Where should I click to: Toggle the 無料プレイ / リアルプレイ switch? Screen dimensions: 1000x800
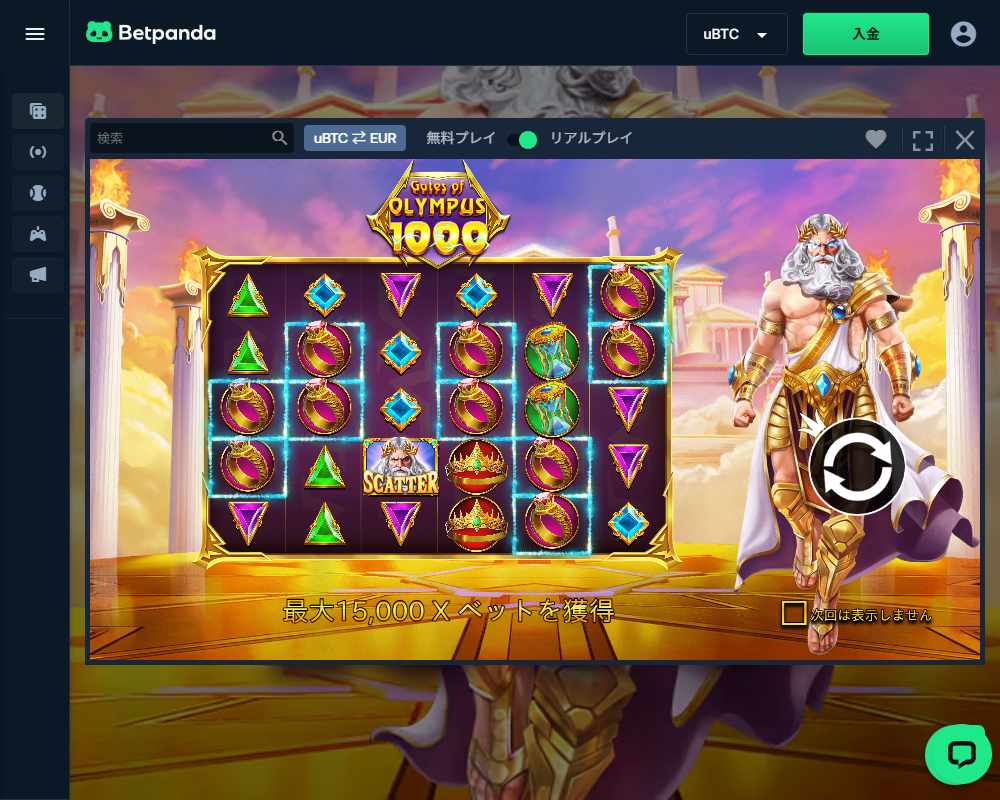522,139
